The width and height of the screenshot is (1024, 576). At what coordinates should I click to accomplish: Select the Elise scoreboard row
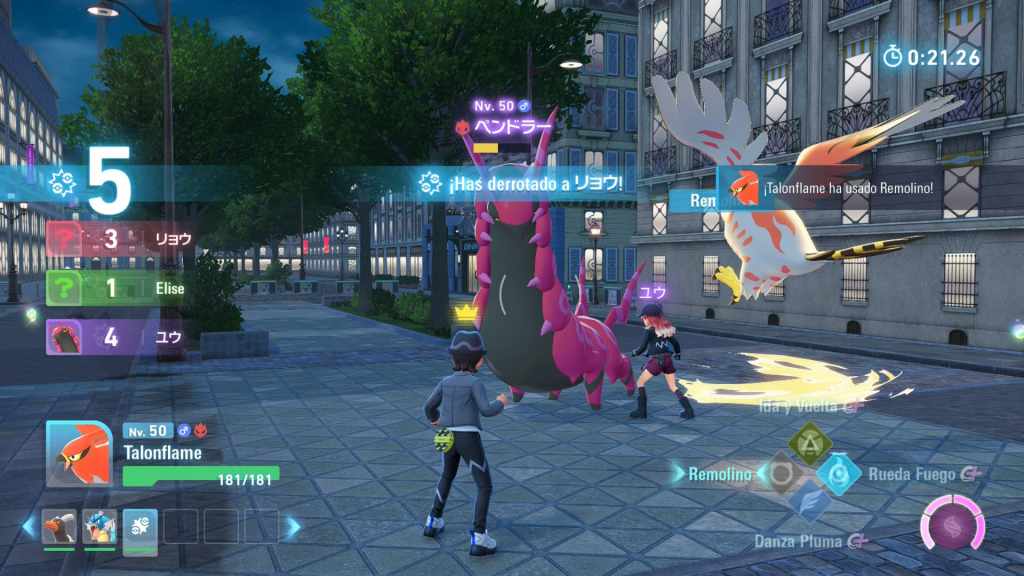(120, 288)
